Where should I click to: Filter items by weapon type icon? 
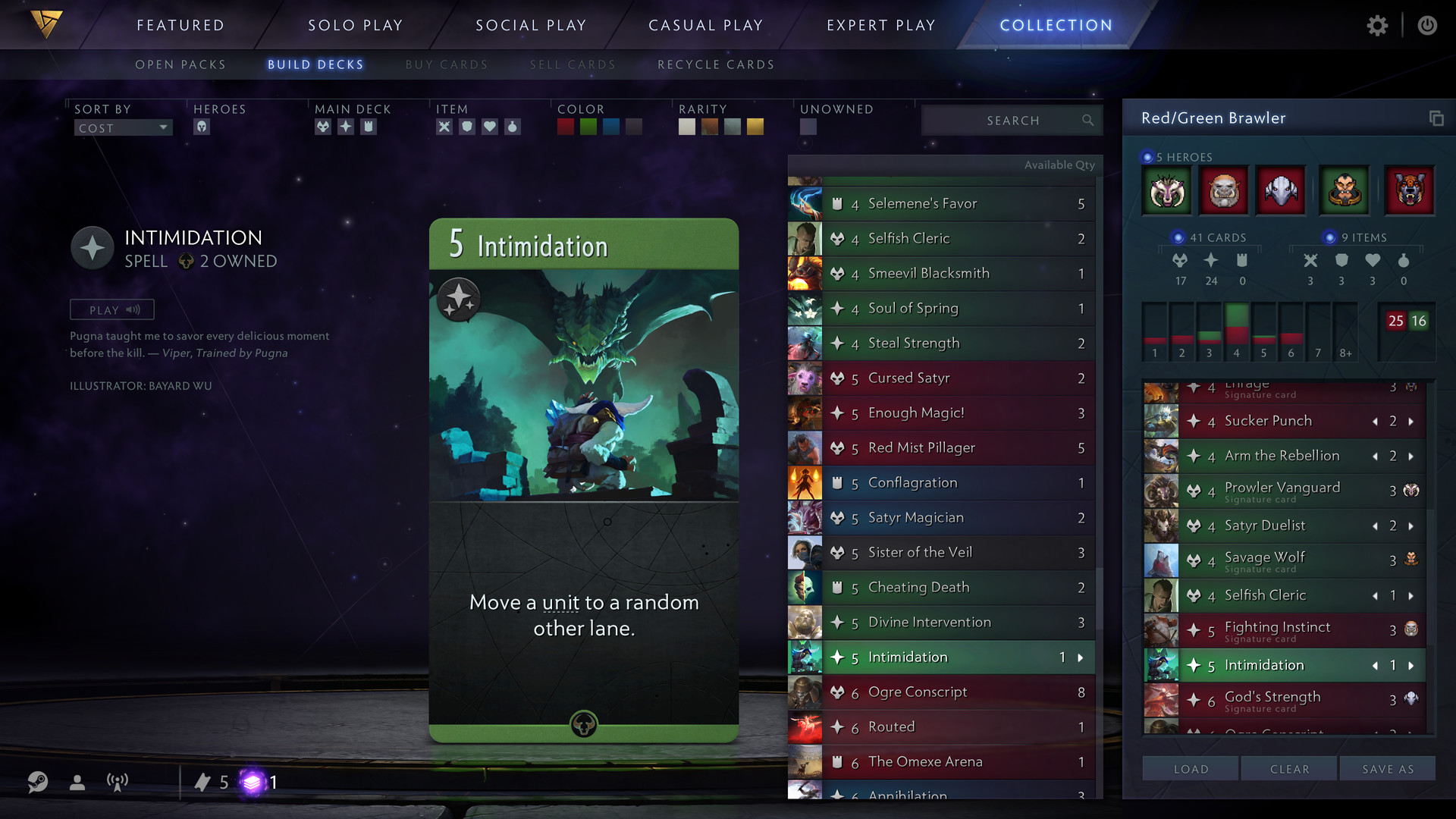tap(444, 127)
